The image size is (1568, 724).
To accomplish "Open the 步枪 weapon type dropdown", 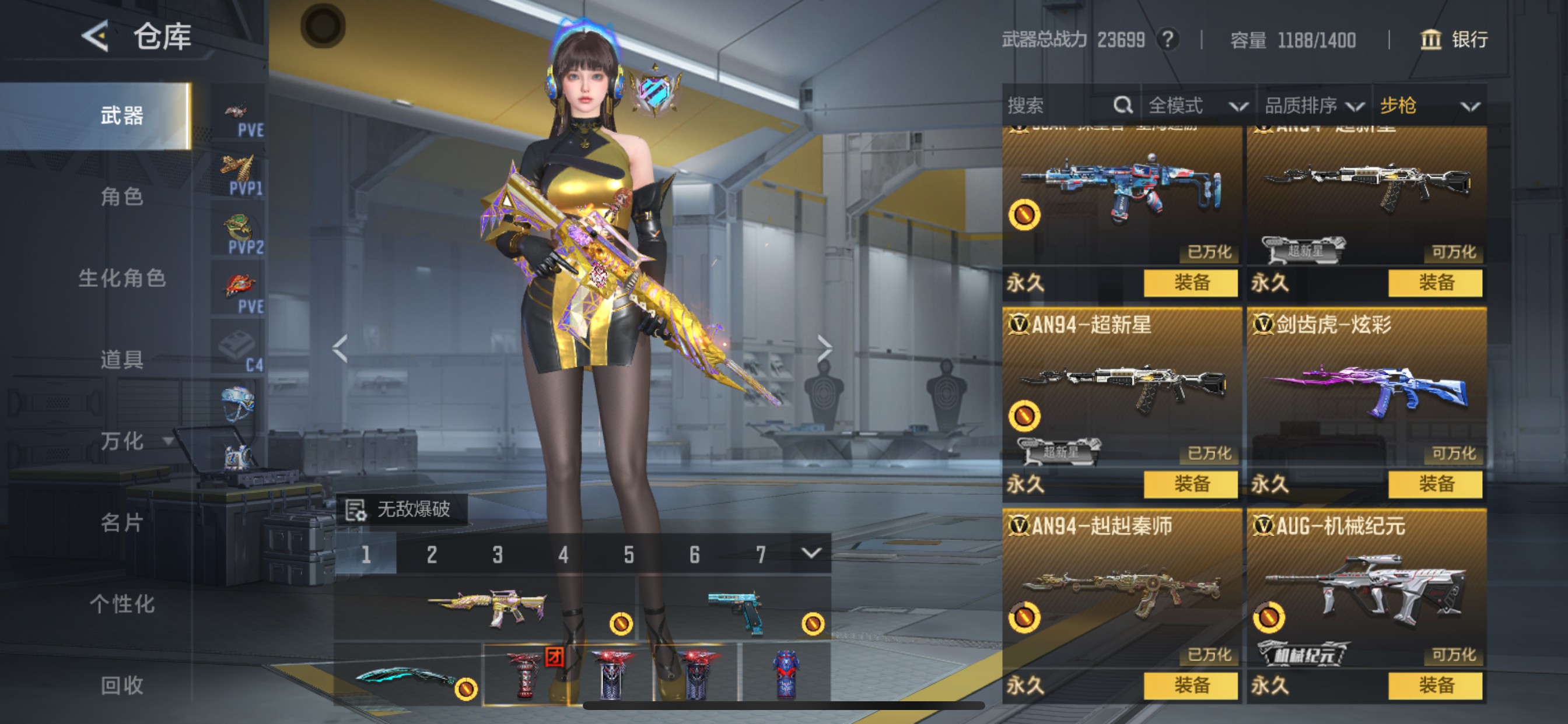I will pyautogui.click(x=1428, y=106).
